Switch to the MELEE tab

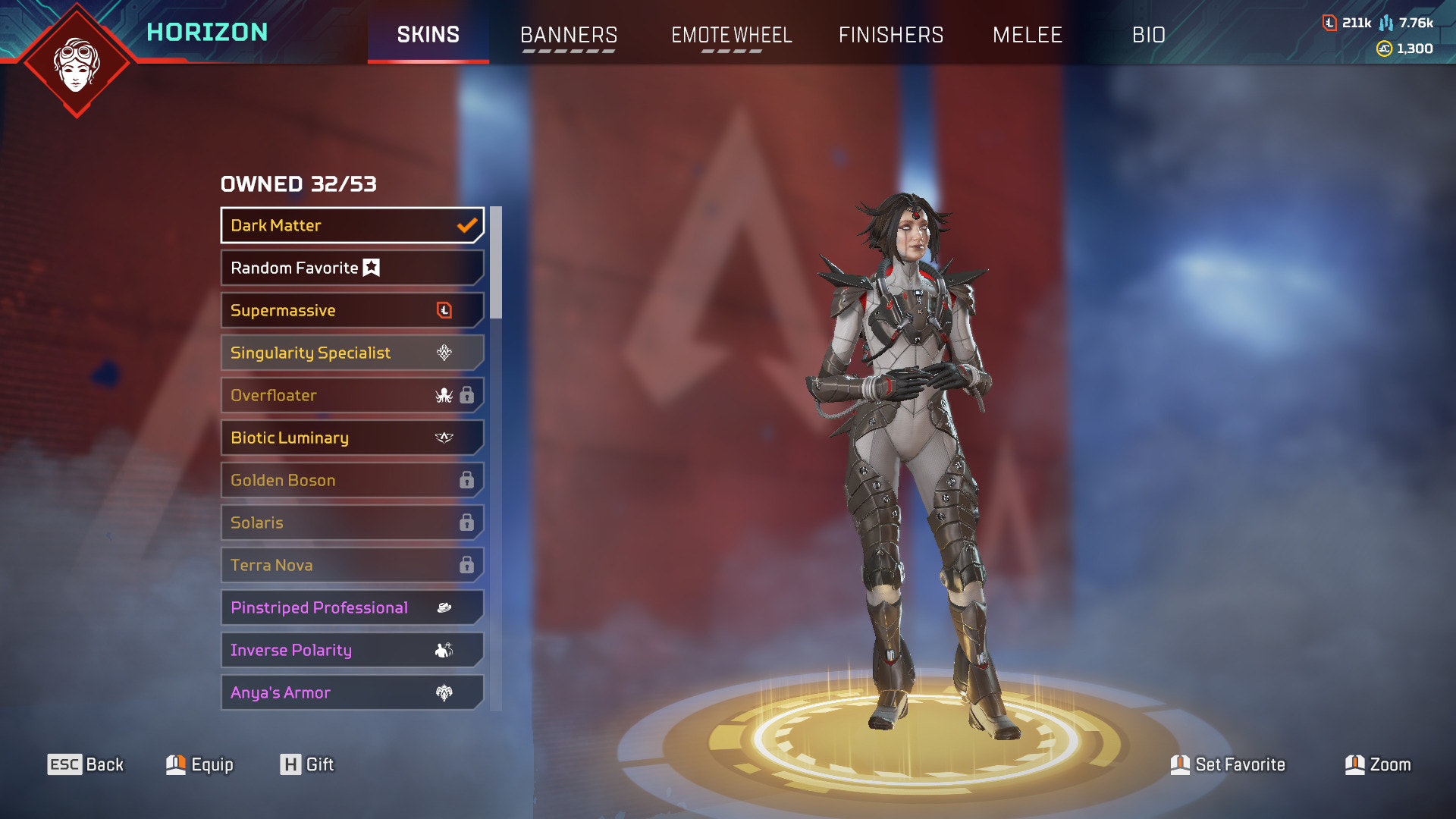pos(1028,35)
